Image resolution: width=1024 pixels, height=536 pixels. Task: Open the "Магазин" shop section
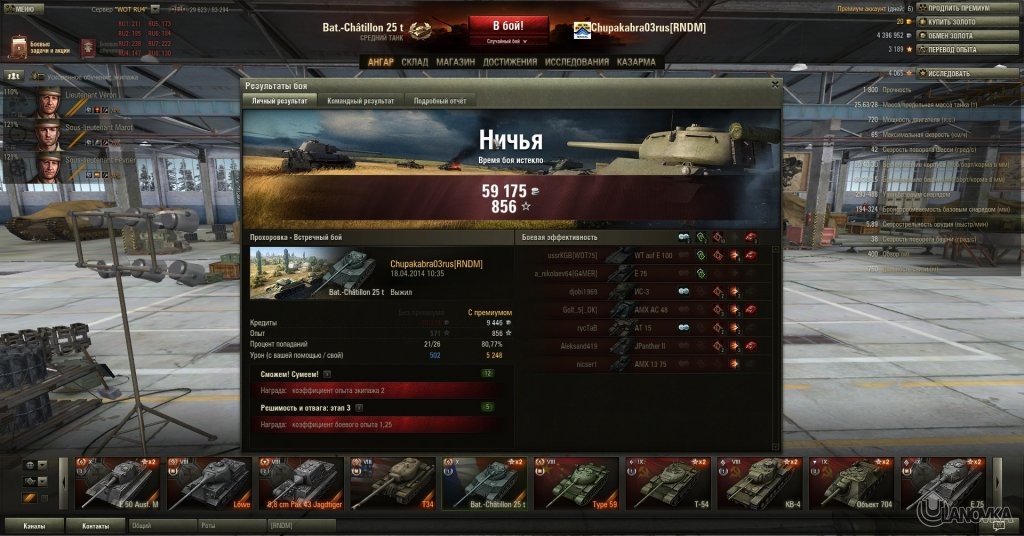point(455,62)
